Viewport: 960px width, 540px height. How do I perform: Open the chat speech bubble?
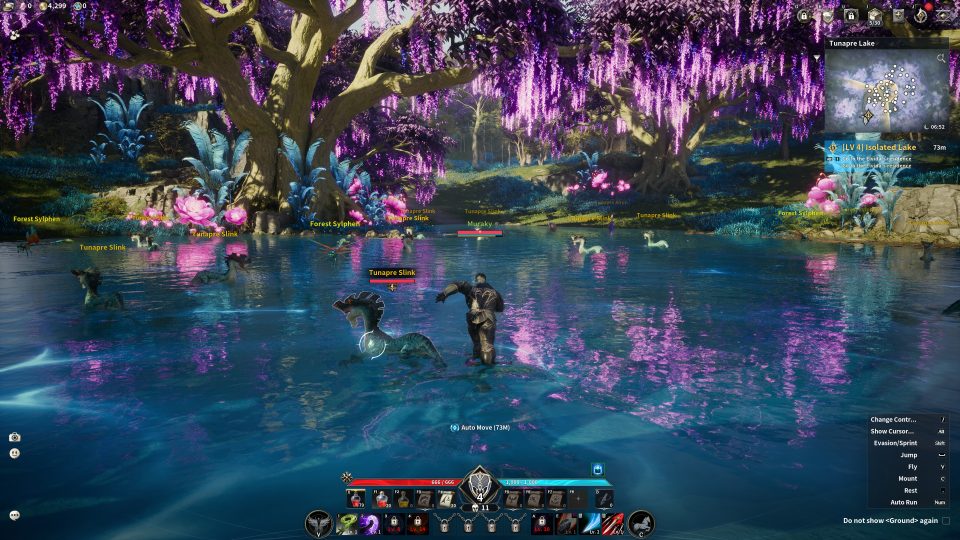tap(14, 515)
